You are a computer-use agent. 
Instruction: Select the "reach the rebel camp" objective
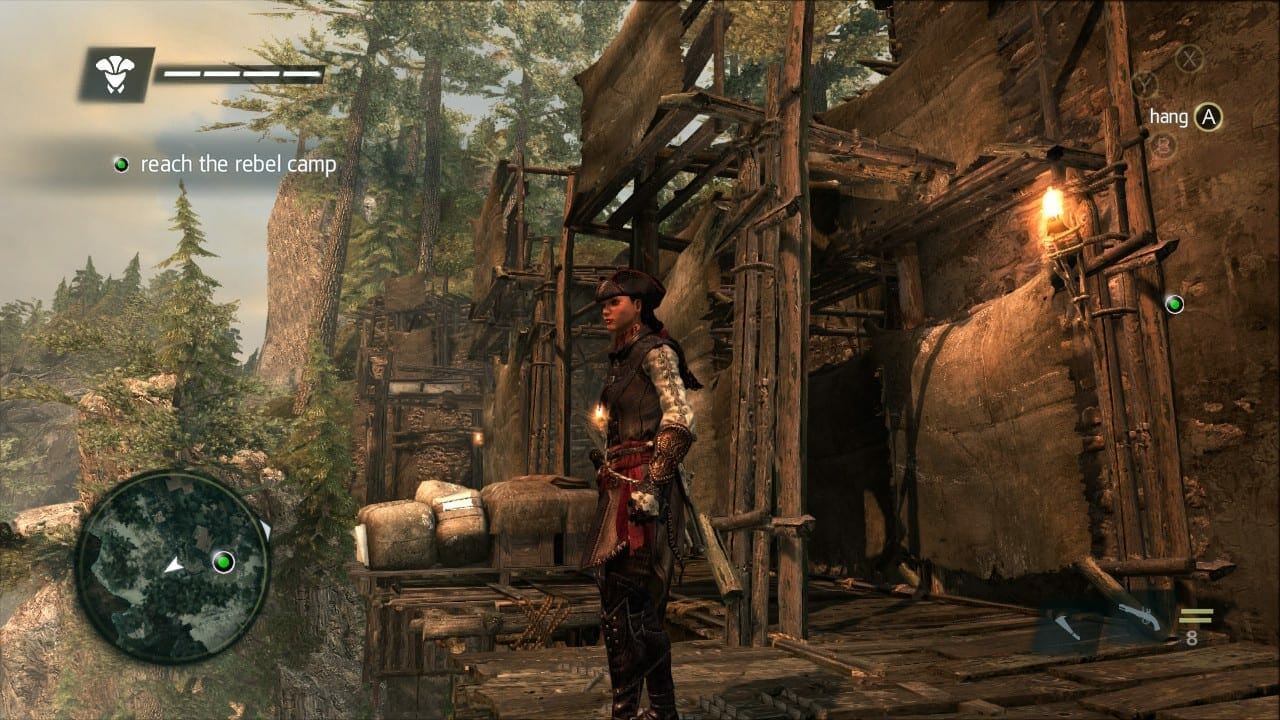click(238, 165)
